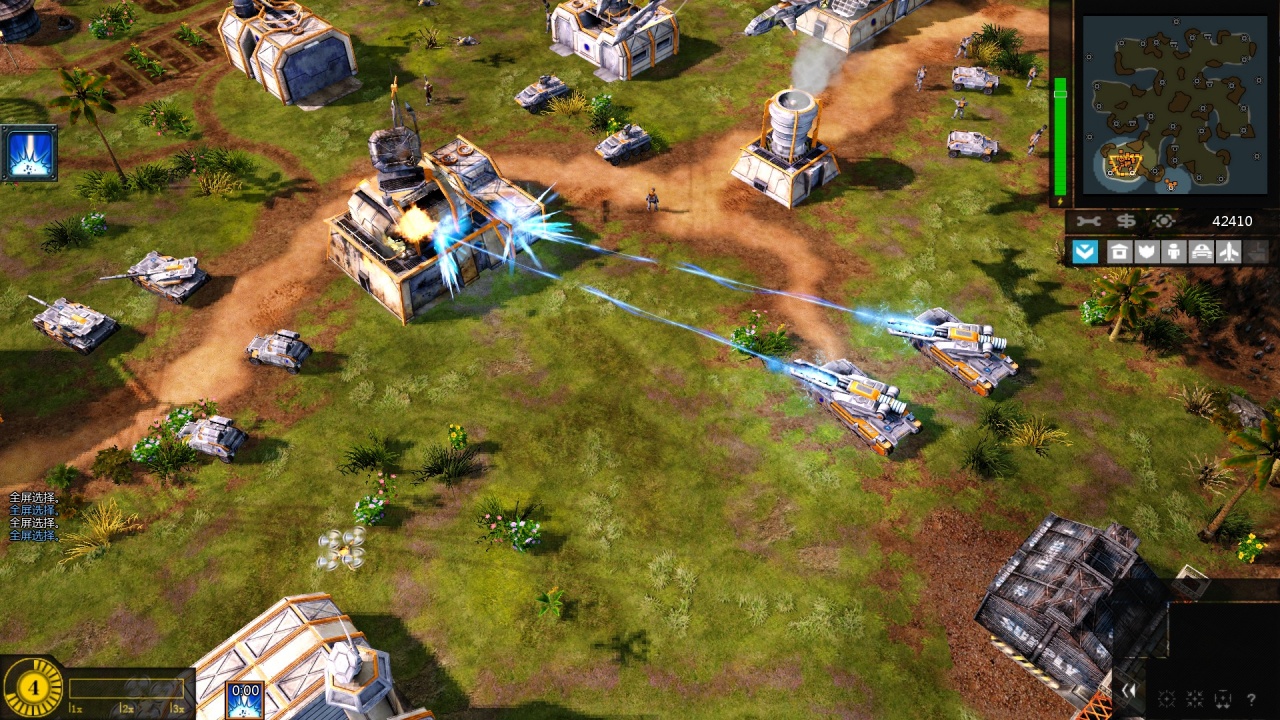Open the yellow security level 4 dial
This screenshot has width=1280, height=720.
34,687
